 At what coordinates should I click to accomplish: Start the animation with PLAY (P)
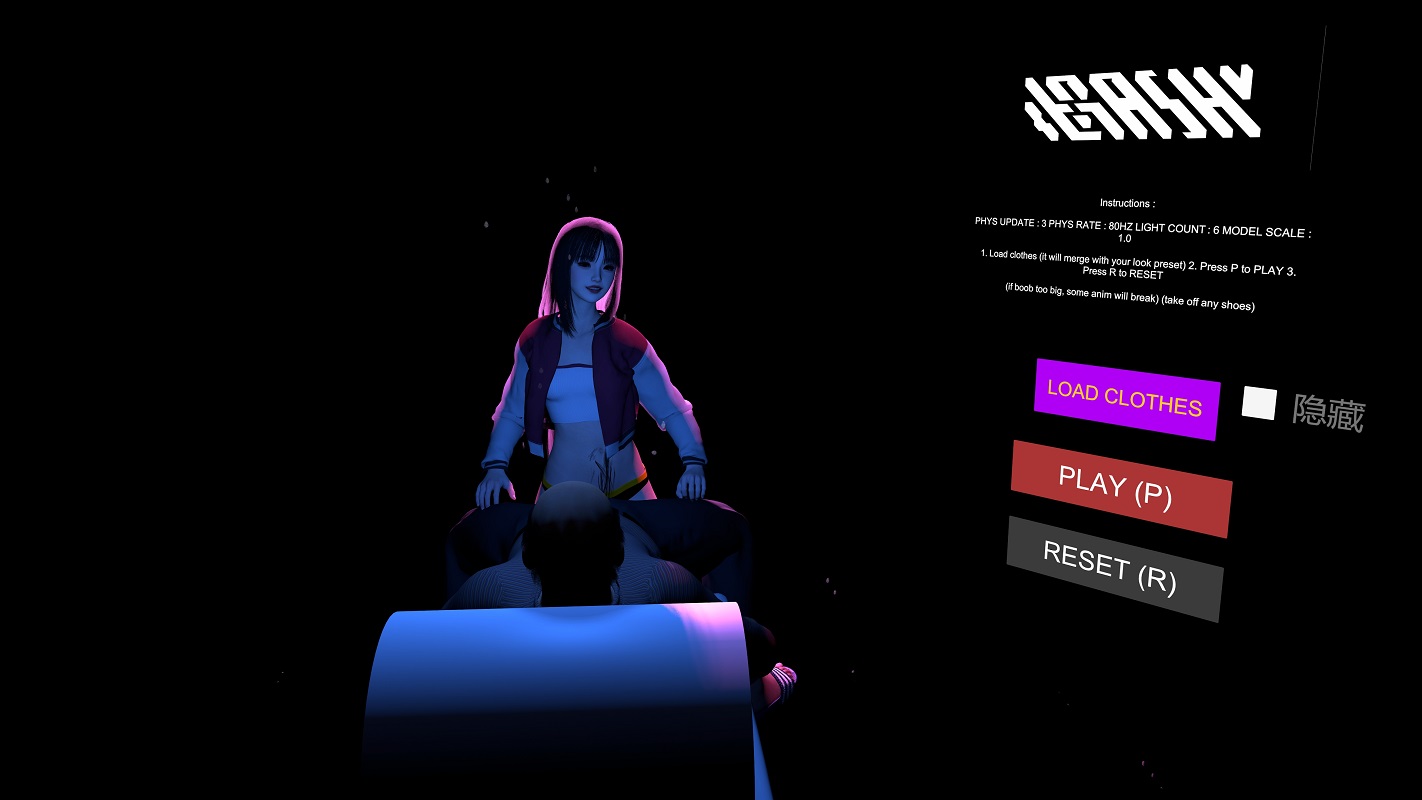point(1120,488)
